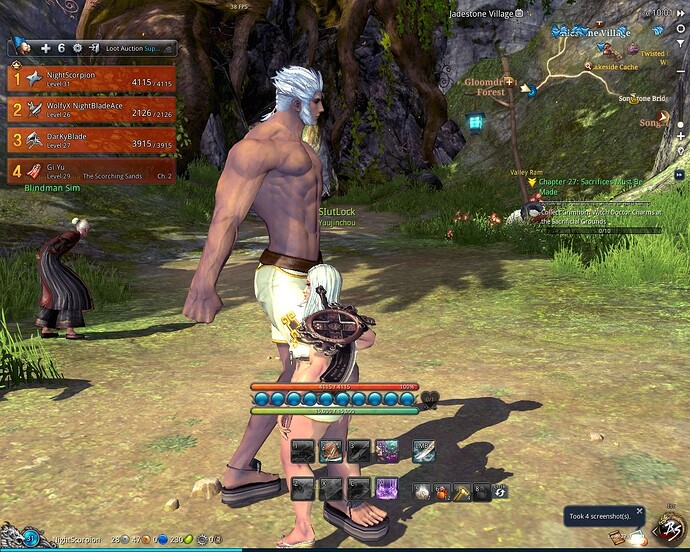Viewport: 690px width, 552px height.
Task: Select party member Gi Yu
Action: coord(90,170)
